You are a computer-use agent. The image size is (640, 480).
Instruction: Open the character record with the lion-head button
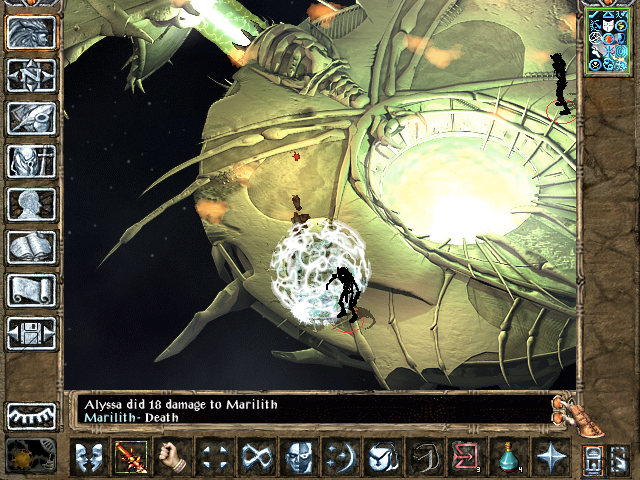point(31,33)
